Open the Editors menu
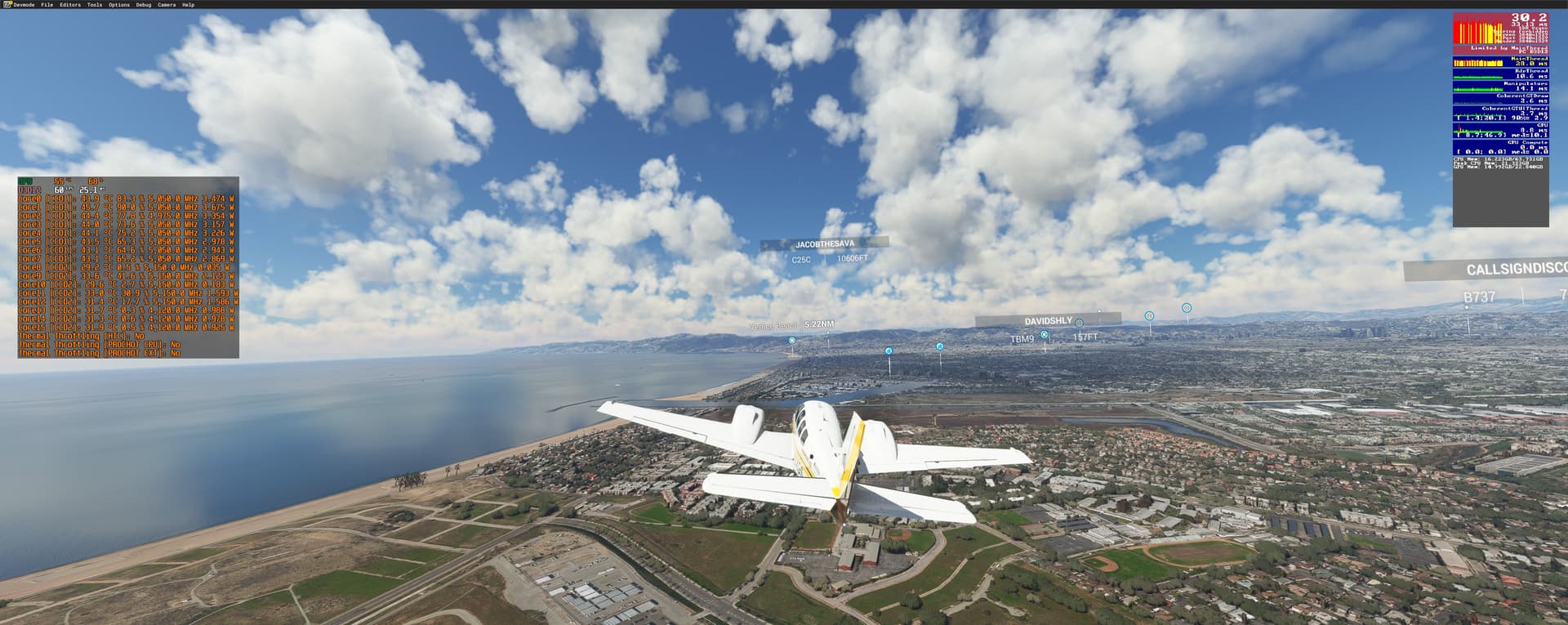 70,5
